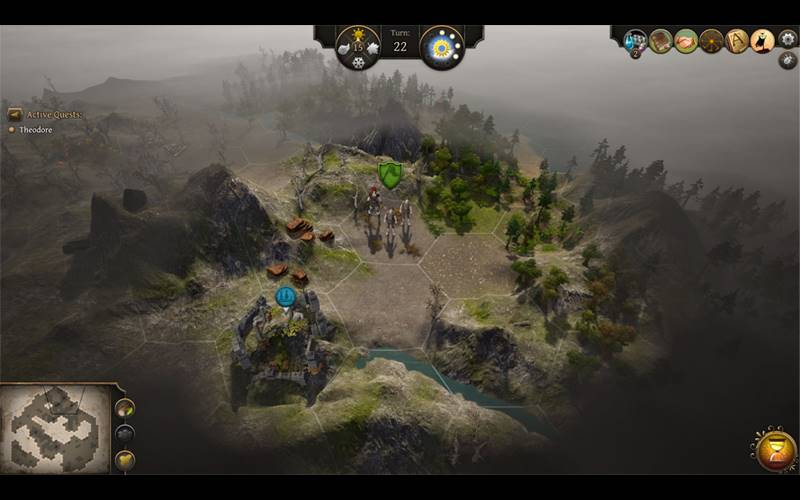Screen dimensions: 800x500
Task: Open the letter A parchment icon
Action: click(x=737, y=41)
